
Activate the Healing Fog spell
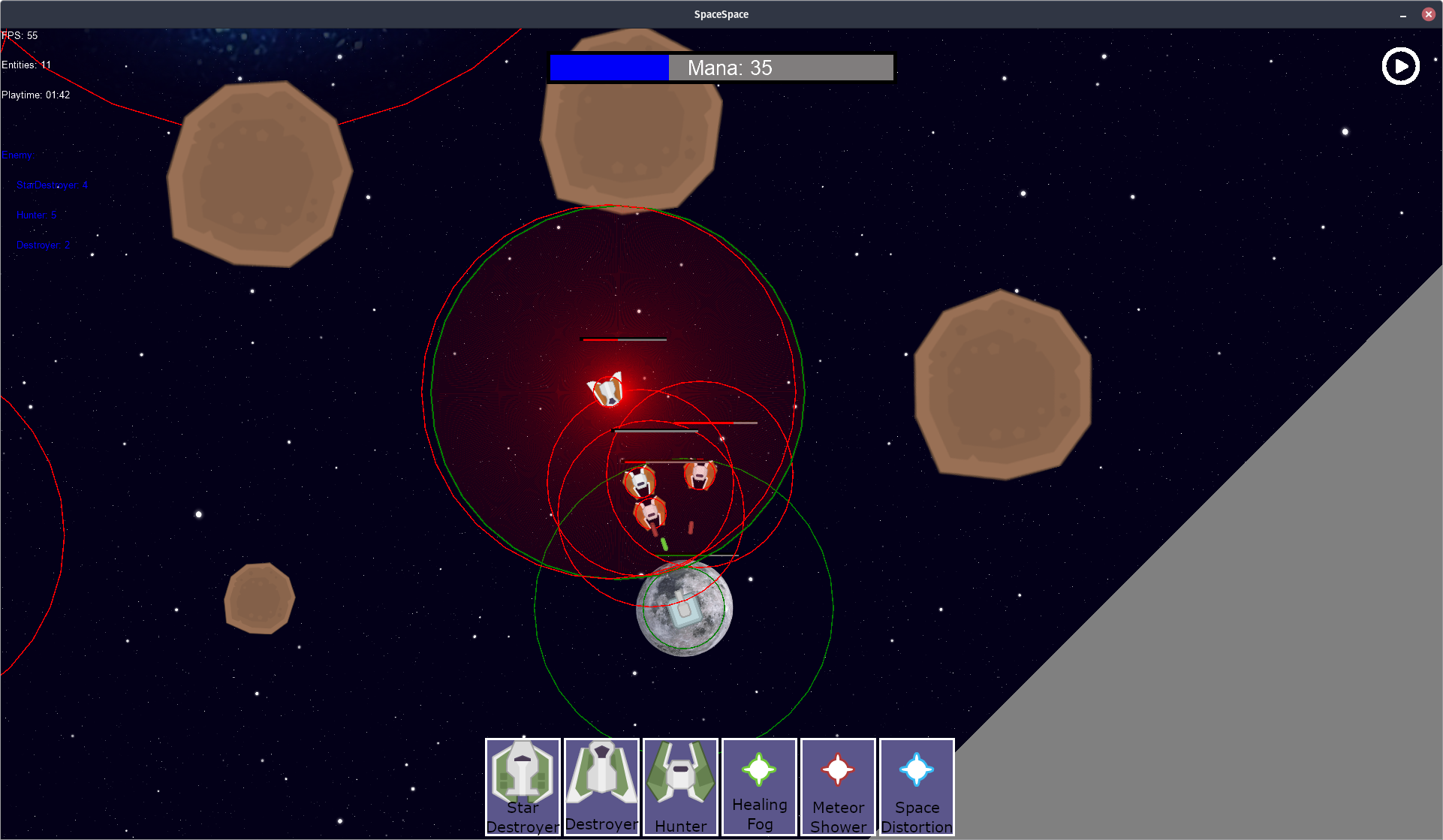(x=759, y=787)
